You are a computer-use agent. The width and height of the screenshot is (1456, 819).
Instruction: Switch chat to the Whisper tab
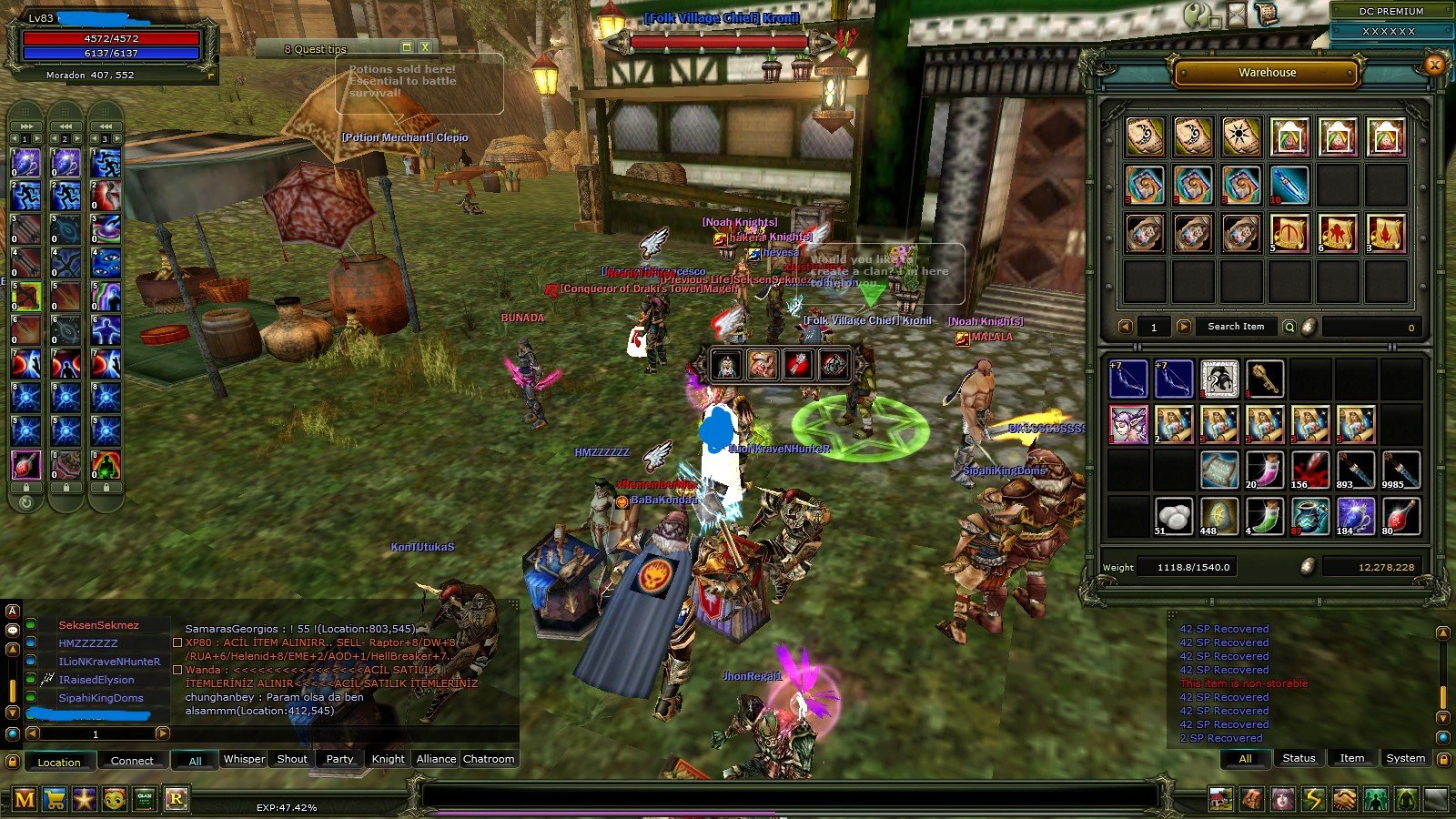click(x=244, y=759)
